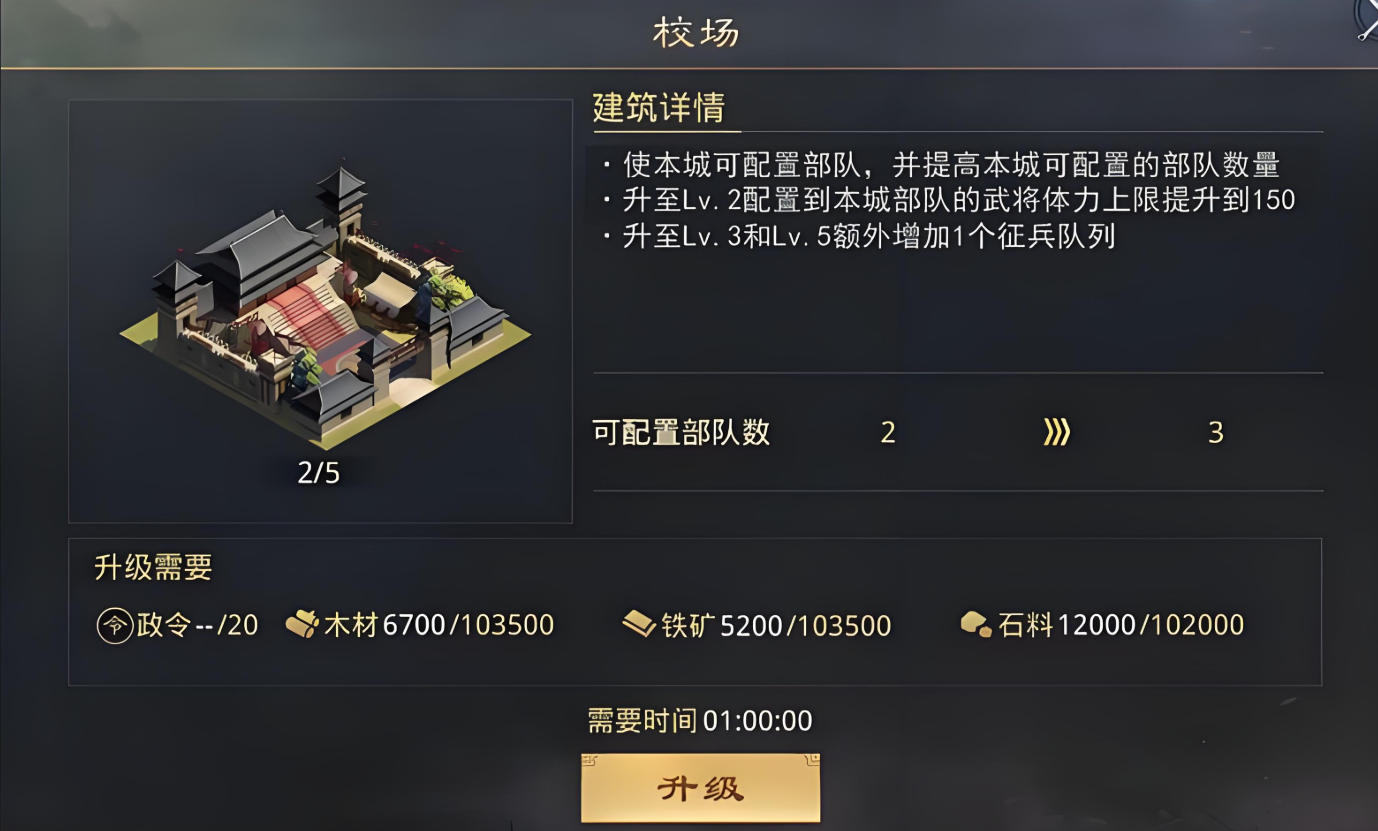This screenshot has height=831, width=1378.
Task: Select the 建筑详情 section header
Action: [661, 110]
